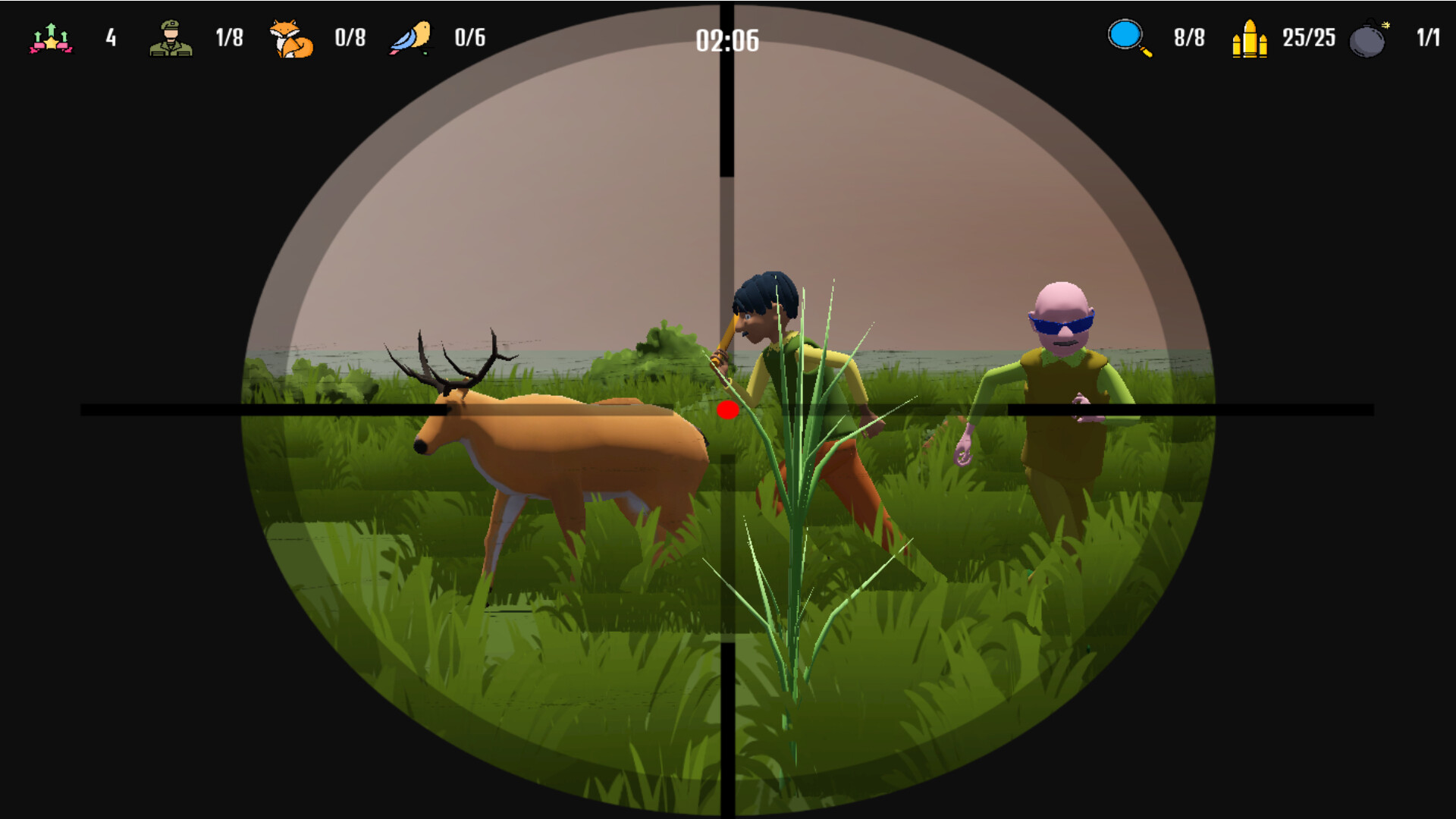
Task: Select the soldier target icon
Action: pos(171,37)
